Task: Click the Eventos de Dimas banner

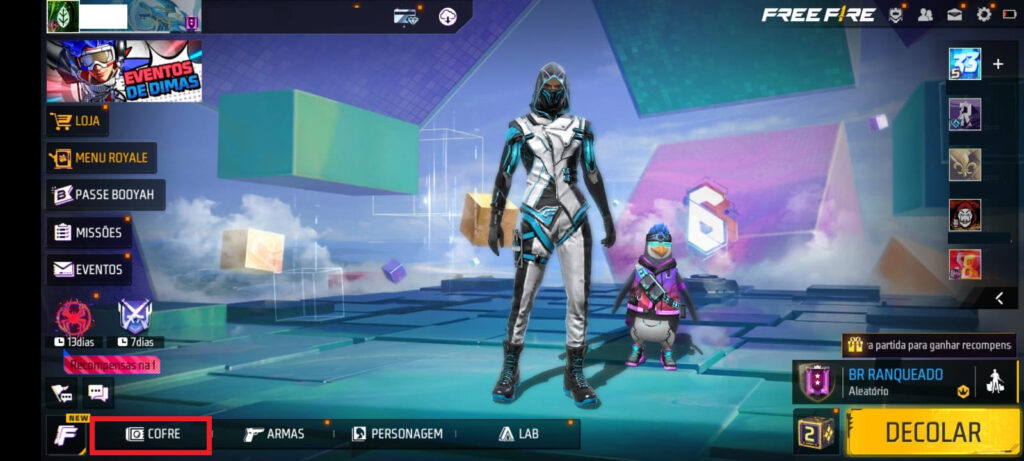Action: coord(124,72)
